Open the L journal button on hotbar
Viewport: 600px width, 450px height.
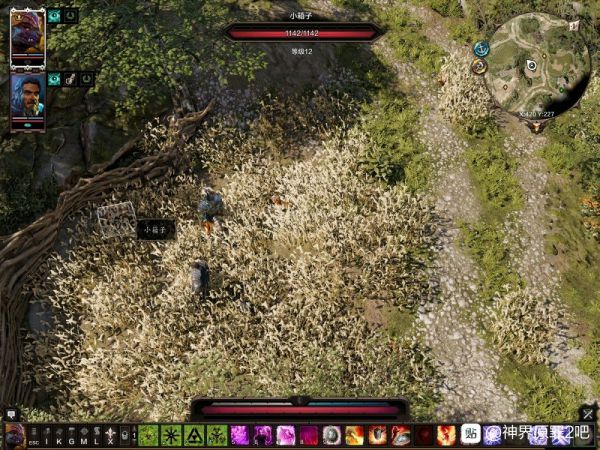pyautogui.click(x=97, y=436)
